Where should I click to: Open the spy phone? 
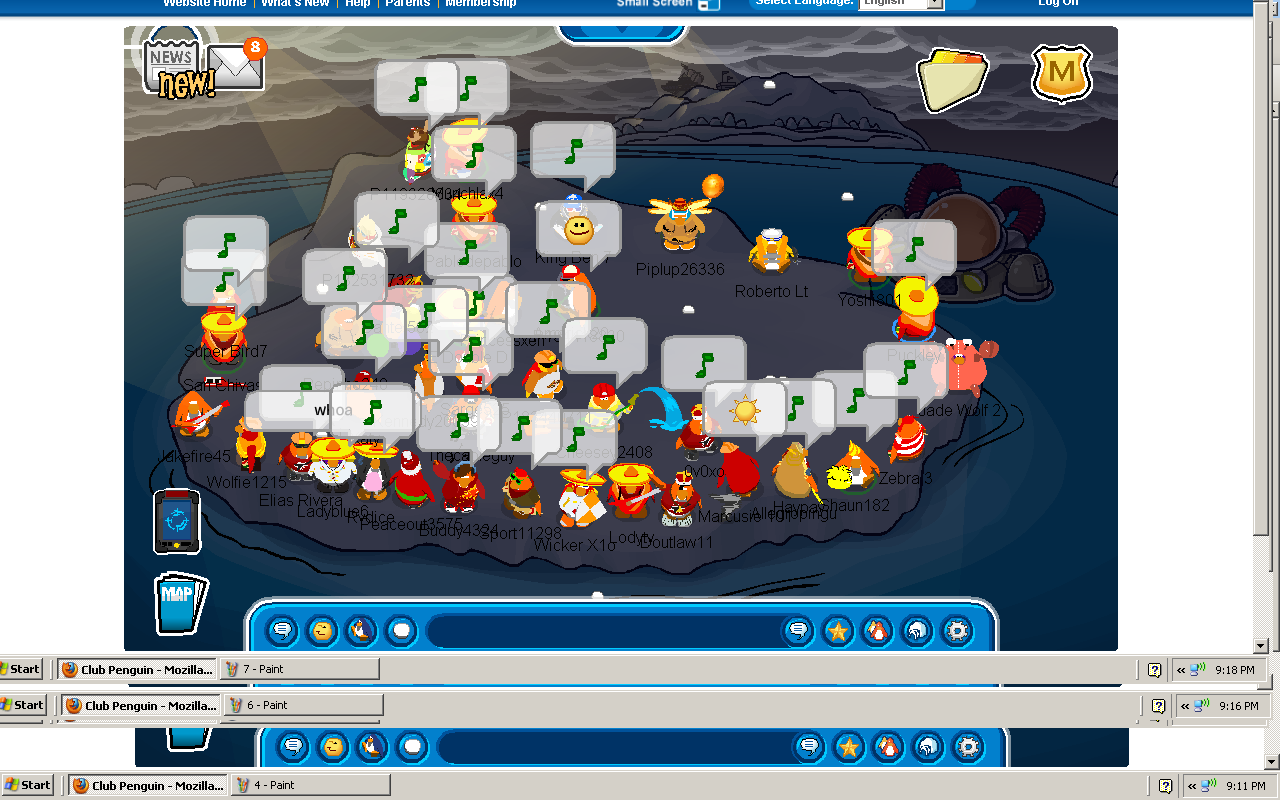[177, 521]
